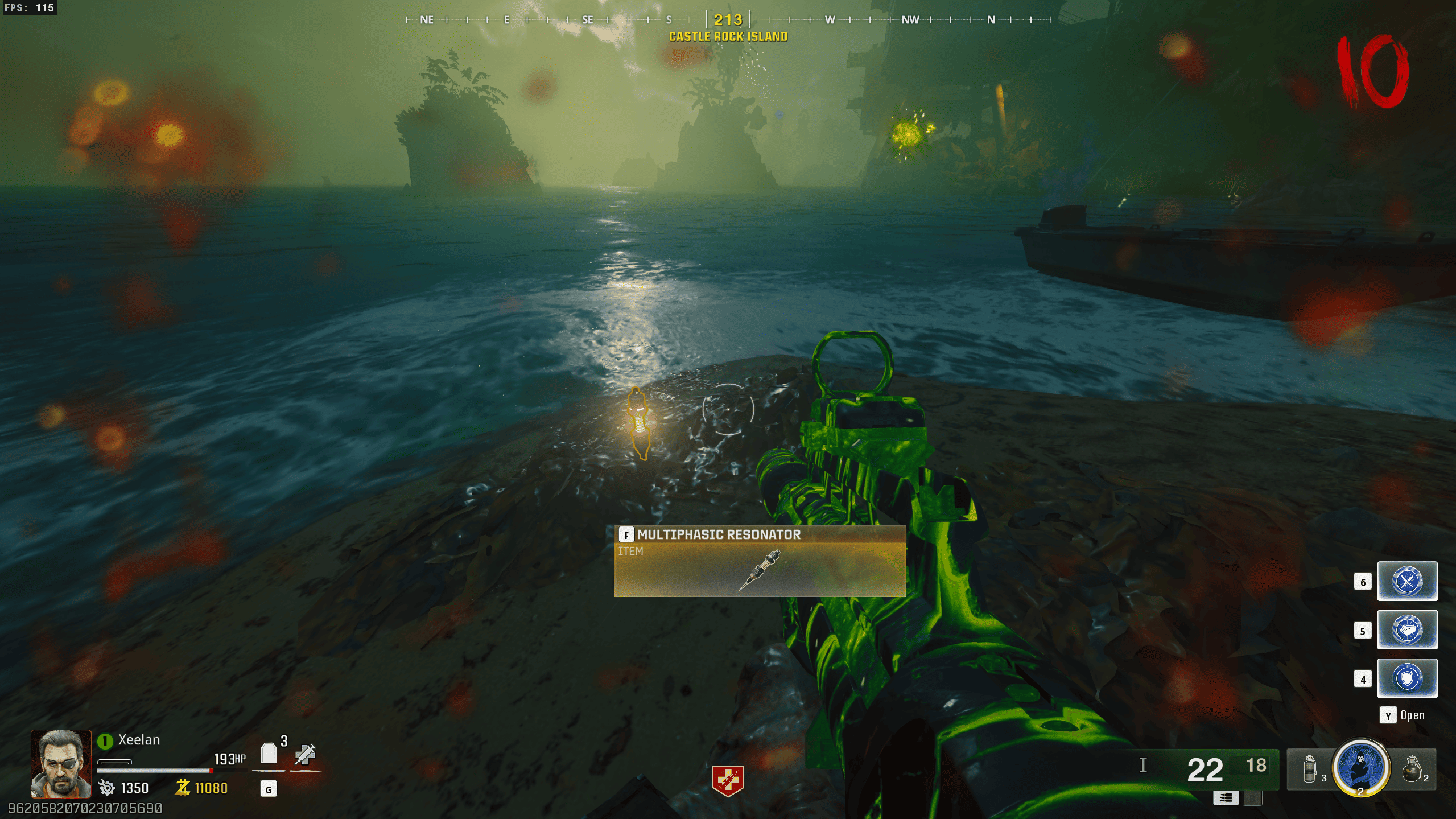Select the self-revive syringe icon

click(305, 754)
